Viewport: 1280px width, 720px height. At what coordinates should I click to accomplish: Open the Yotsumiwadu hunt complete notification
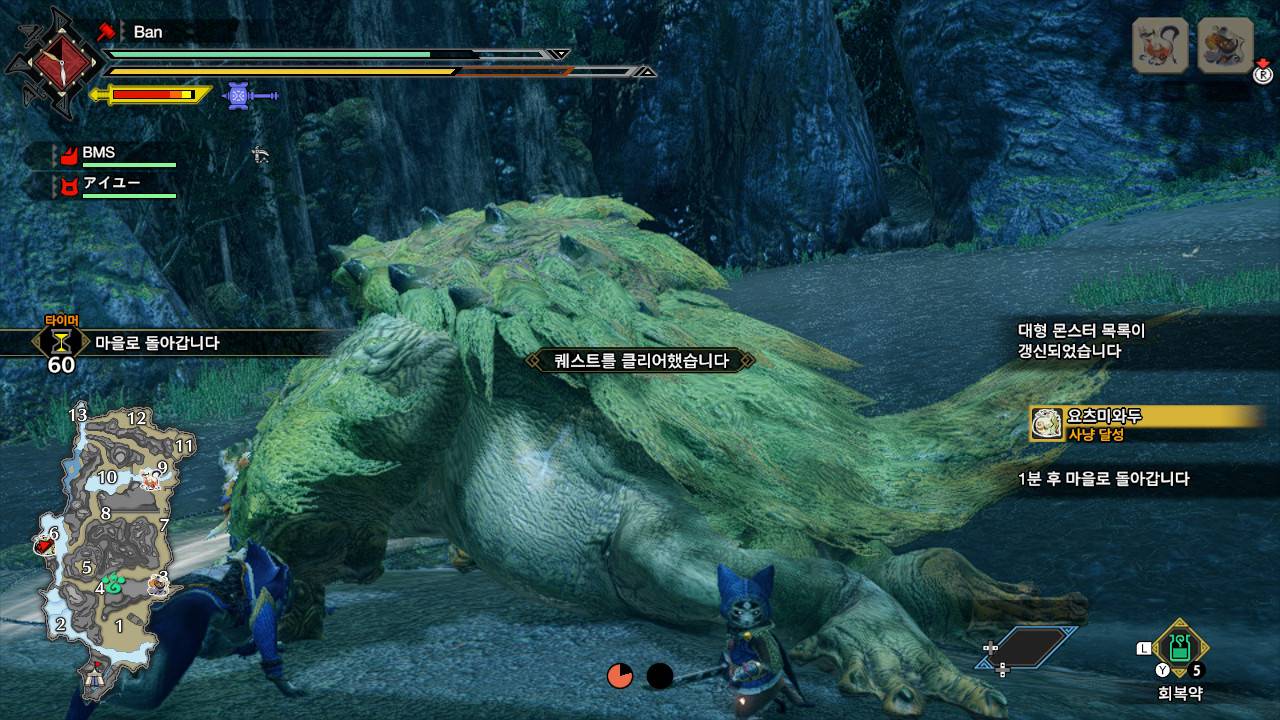coord(1145,423)
